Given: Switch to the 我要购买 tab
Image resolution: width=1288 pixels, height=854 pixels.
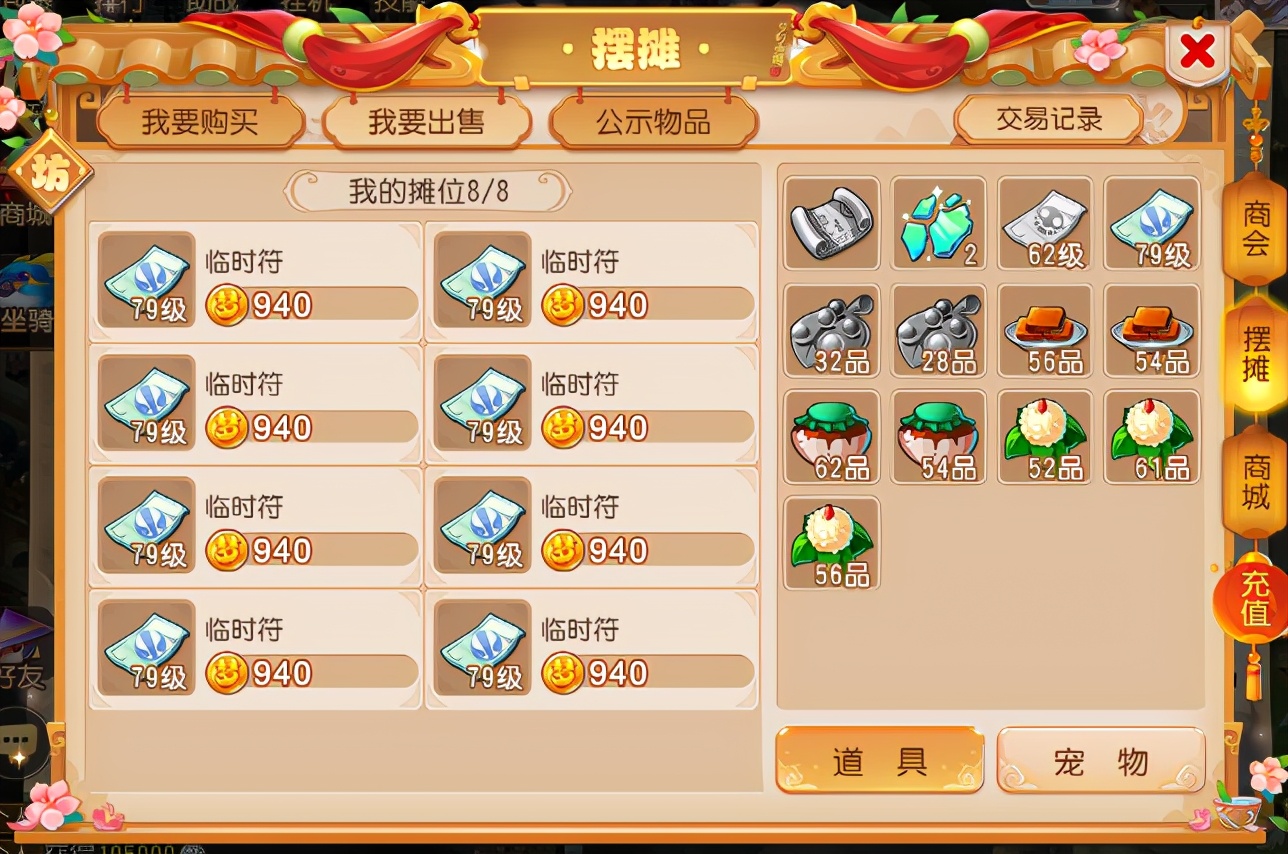Looking at the screenshot, I should (200, 119).
